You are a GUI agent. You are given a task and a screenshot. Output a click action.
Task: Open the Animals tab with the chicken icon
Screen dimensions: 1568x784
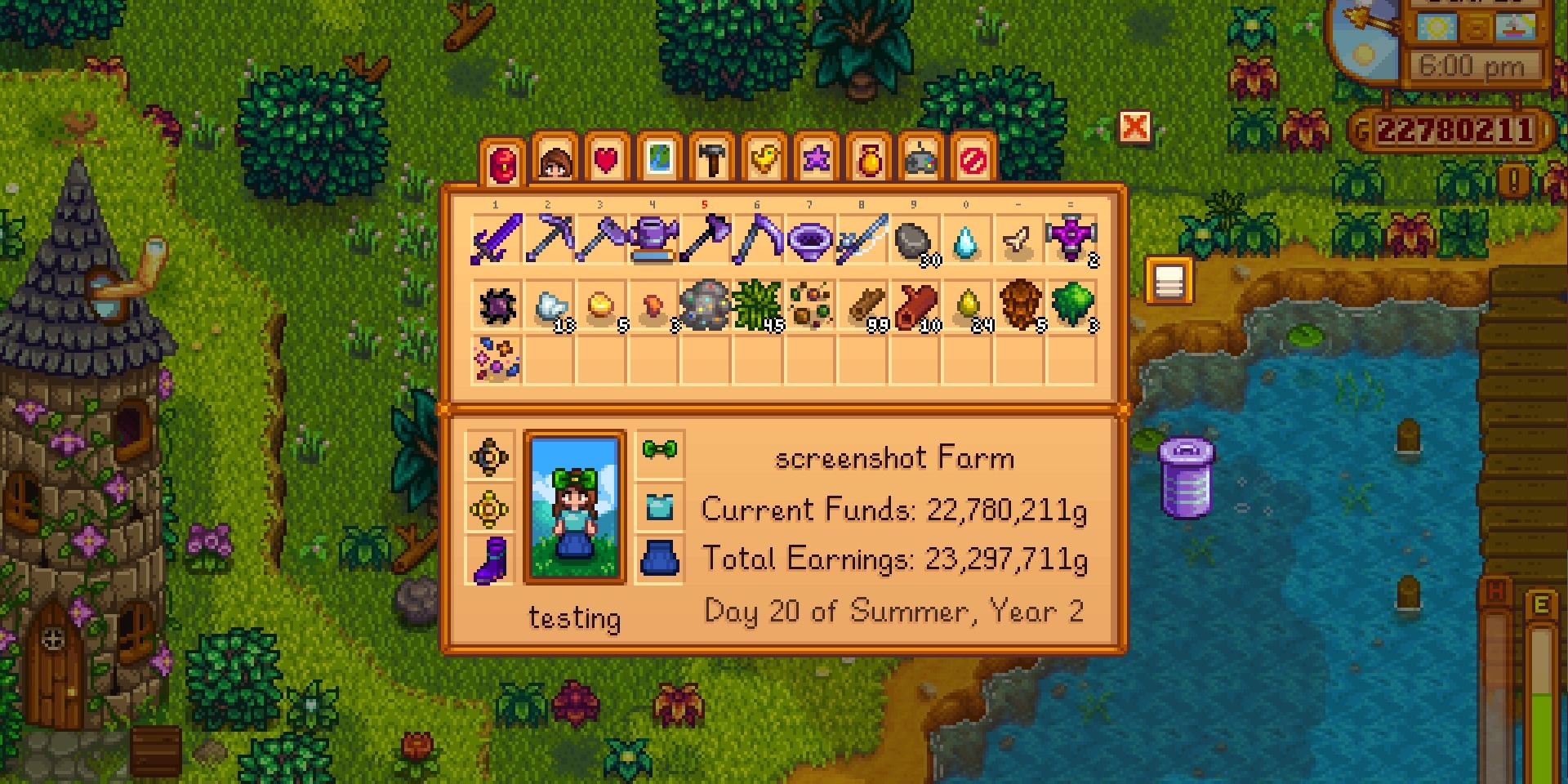point(764,159)
